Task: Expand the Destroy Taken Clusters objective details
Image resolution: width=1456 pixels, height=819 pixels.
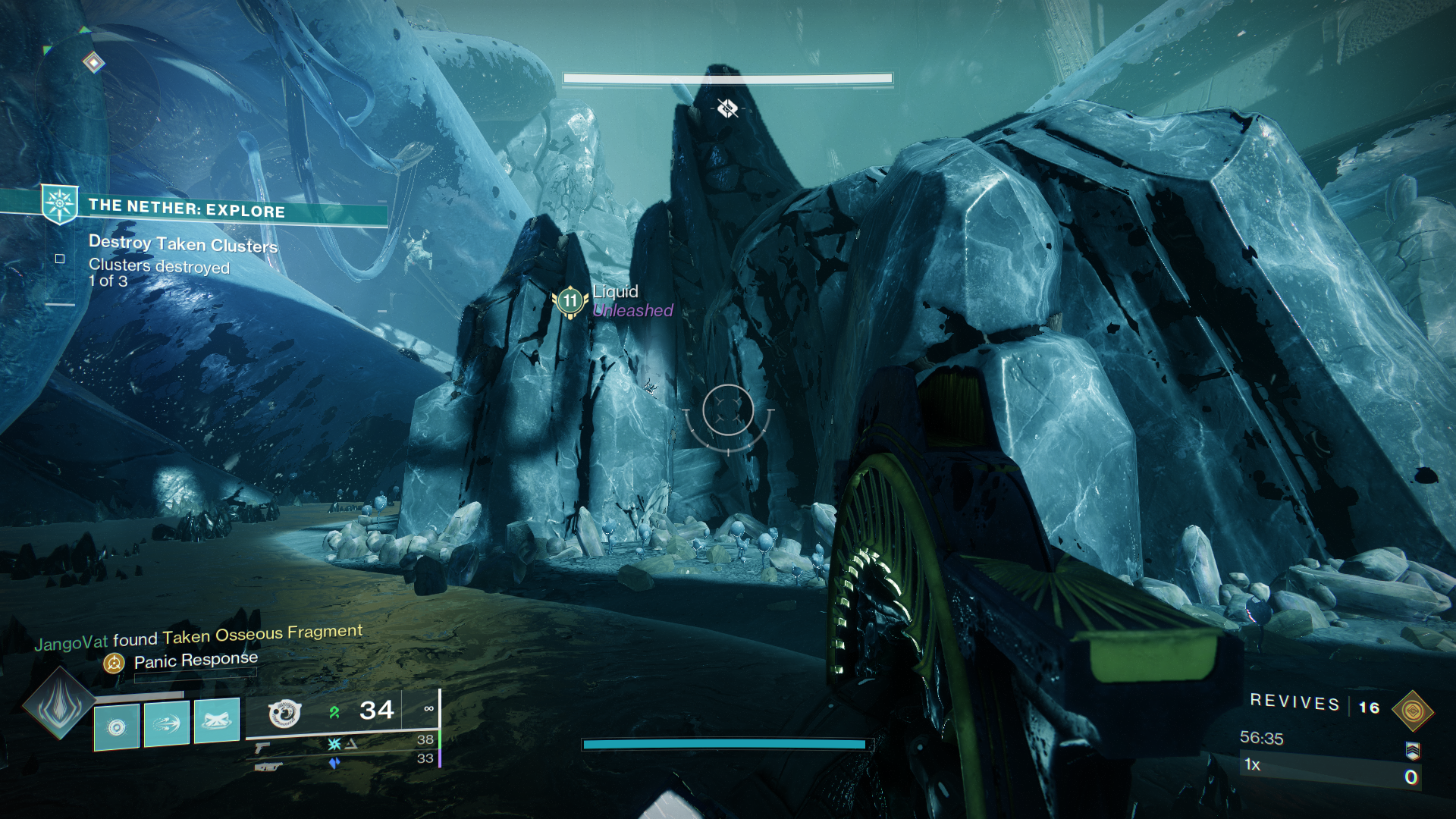Action: tap(184, 245)
